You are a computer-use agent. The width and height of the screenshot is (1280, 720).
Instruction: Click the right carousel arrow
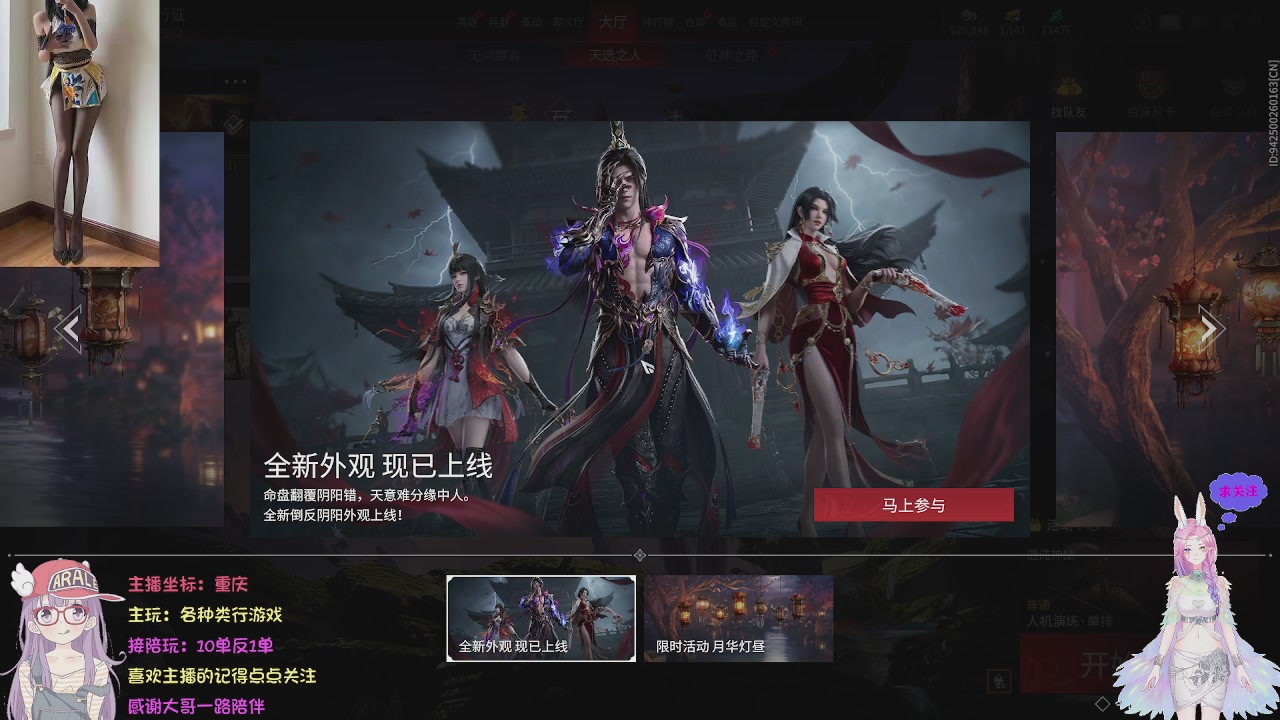pyautogui.click(x=1211, y=327)
